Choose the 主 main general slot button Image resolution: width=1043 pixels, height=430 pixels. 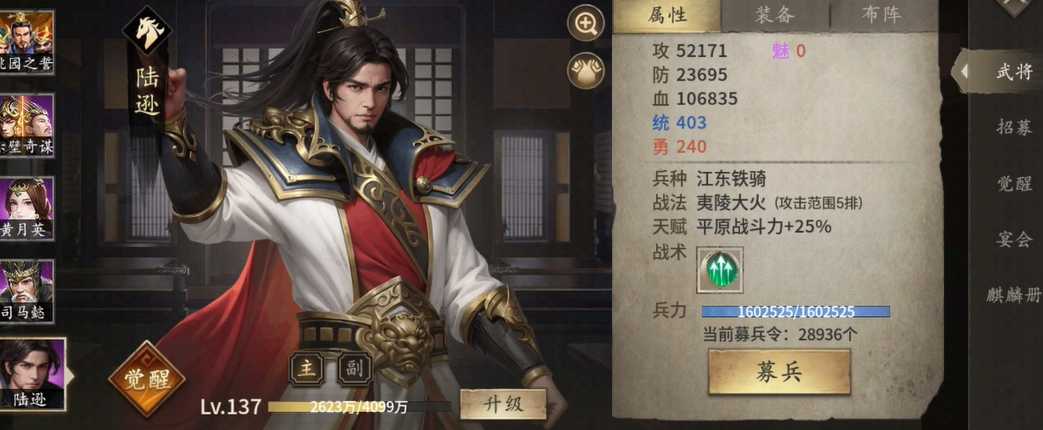click(x=306, y=367)
